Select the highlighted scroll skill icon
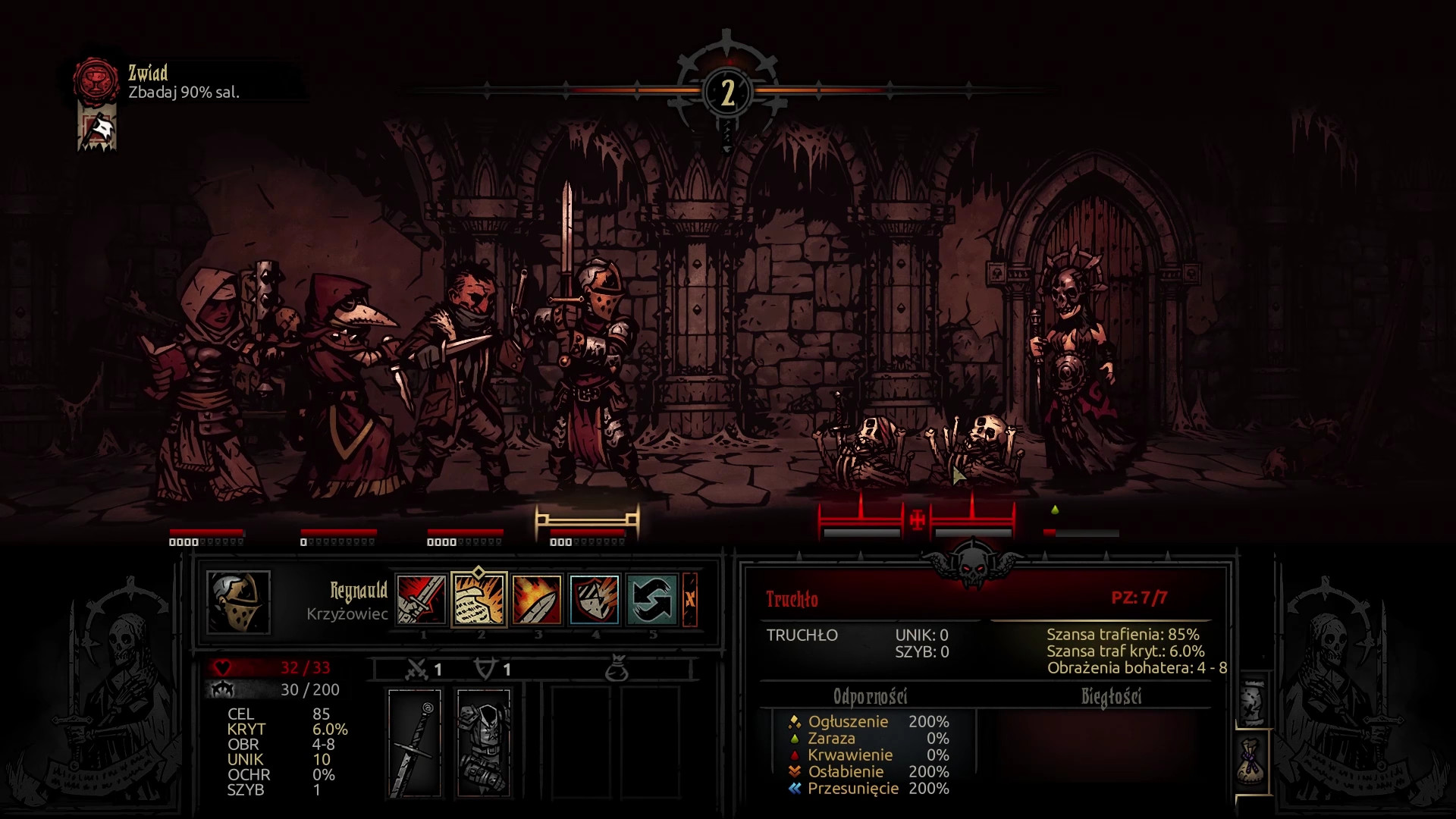 479,599
